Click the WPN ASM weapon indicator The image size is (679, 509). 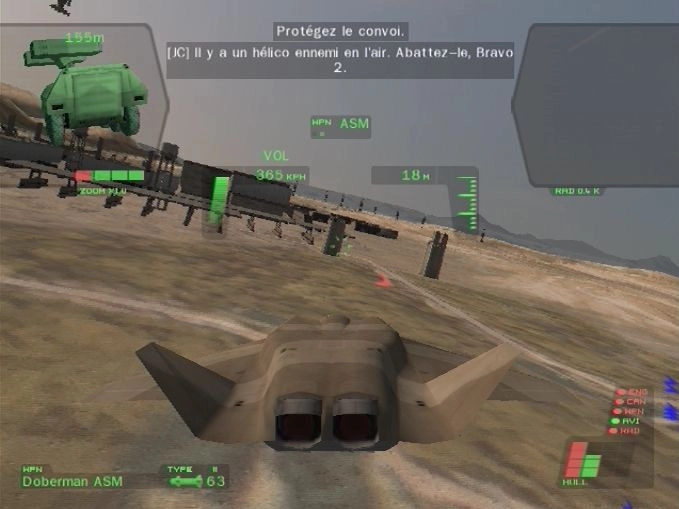pyautogui.click(x=340, y=125)
